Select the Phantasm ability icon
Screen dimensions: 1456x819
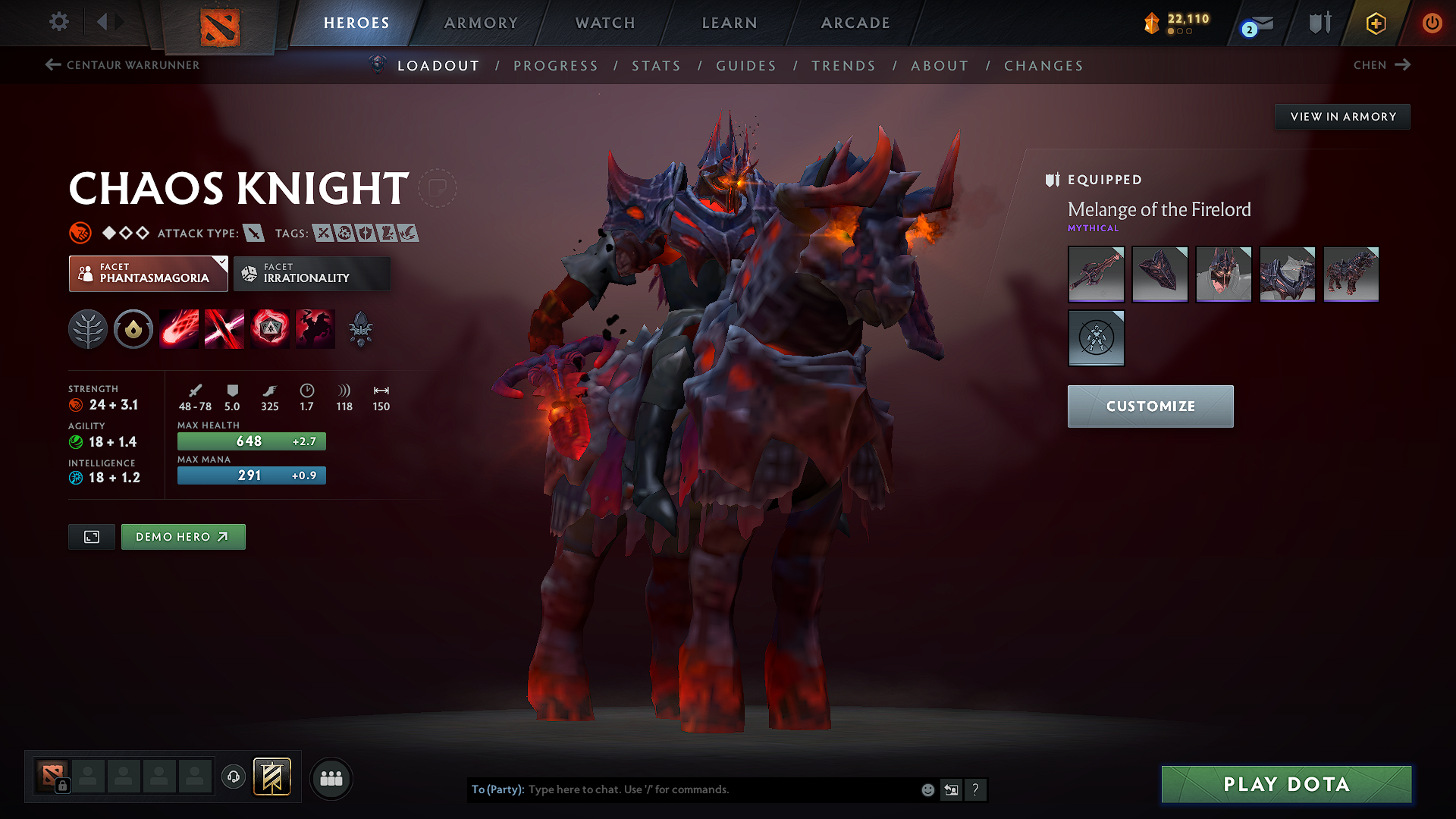click(315, 328)
